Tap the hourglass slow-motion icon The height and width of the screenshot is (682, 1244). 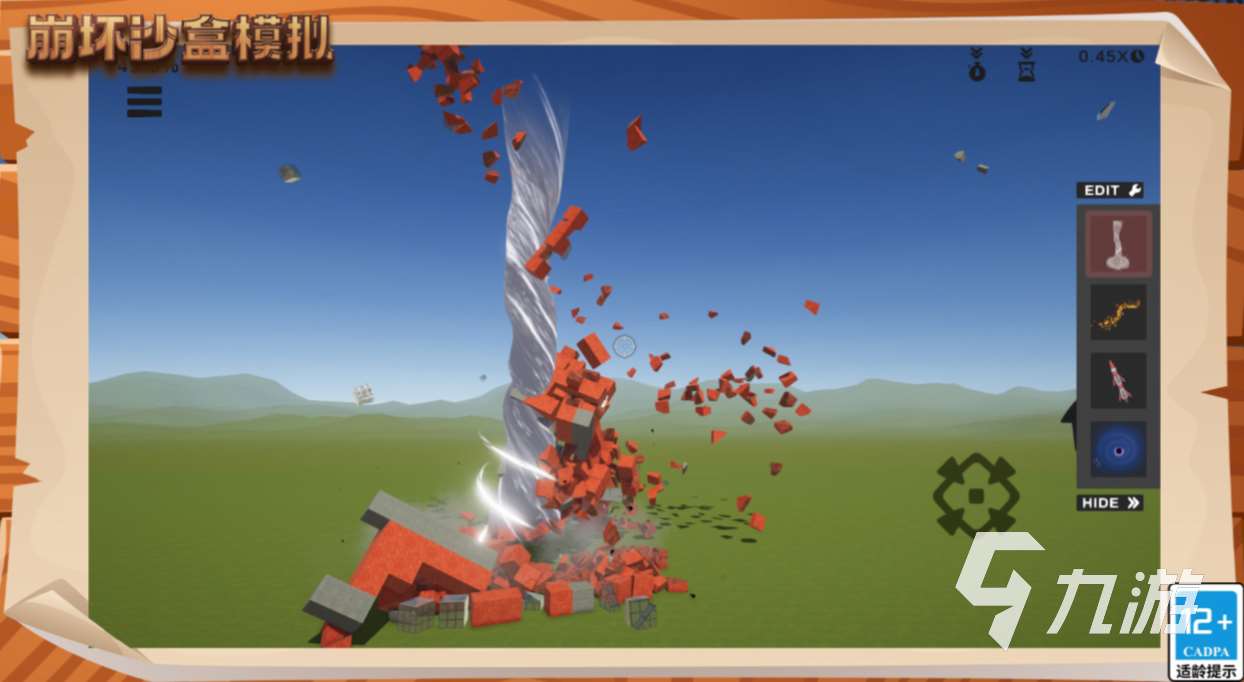(x=1026, y=64)
